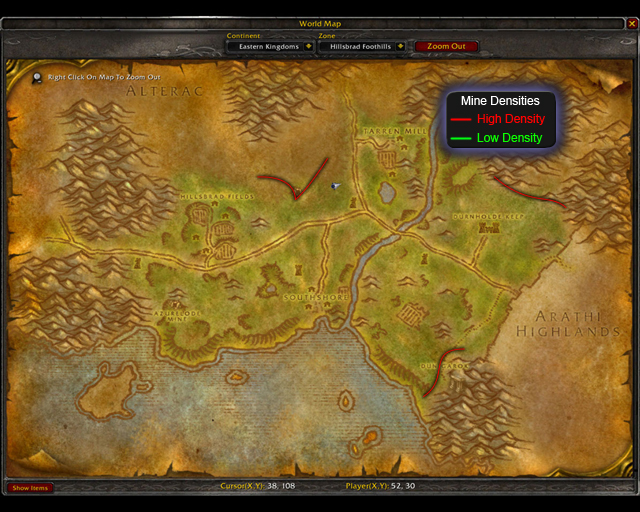The width and height of the screenshot is (640, 512).
Task: Click the red Zoom Out button
Action: [x=446, y=46]
